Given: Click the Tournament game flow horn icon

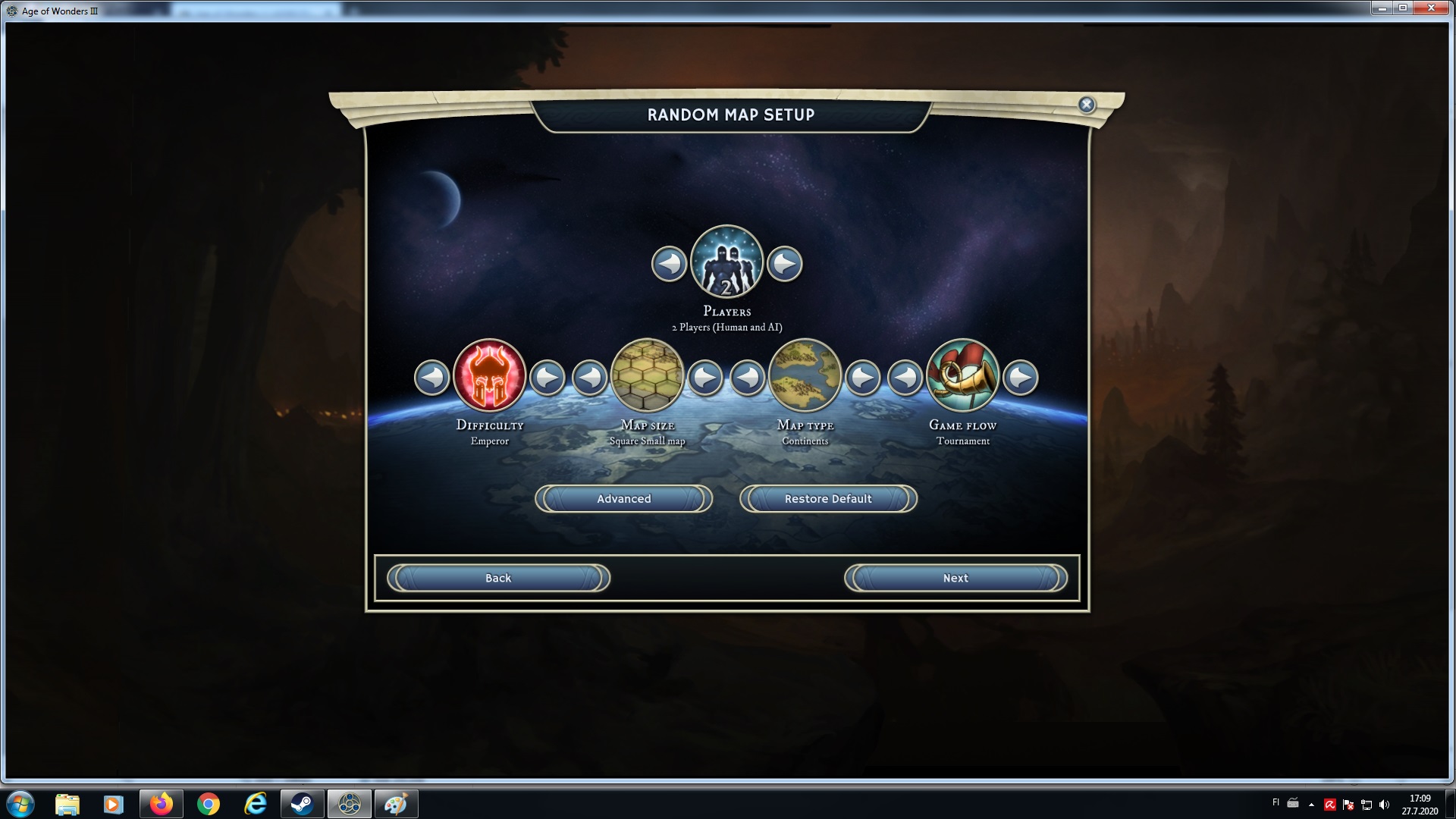Looking at the screenshot, I should (x=963, y=376).
